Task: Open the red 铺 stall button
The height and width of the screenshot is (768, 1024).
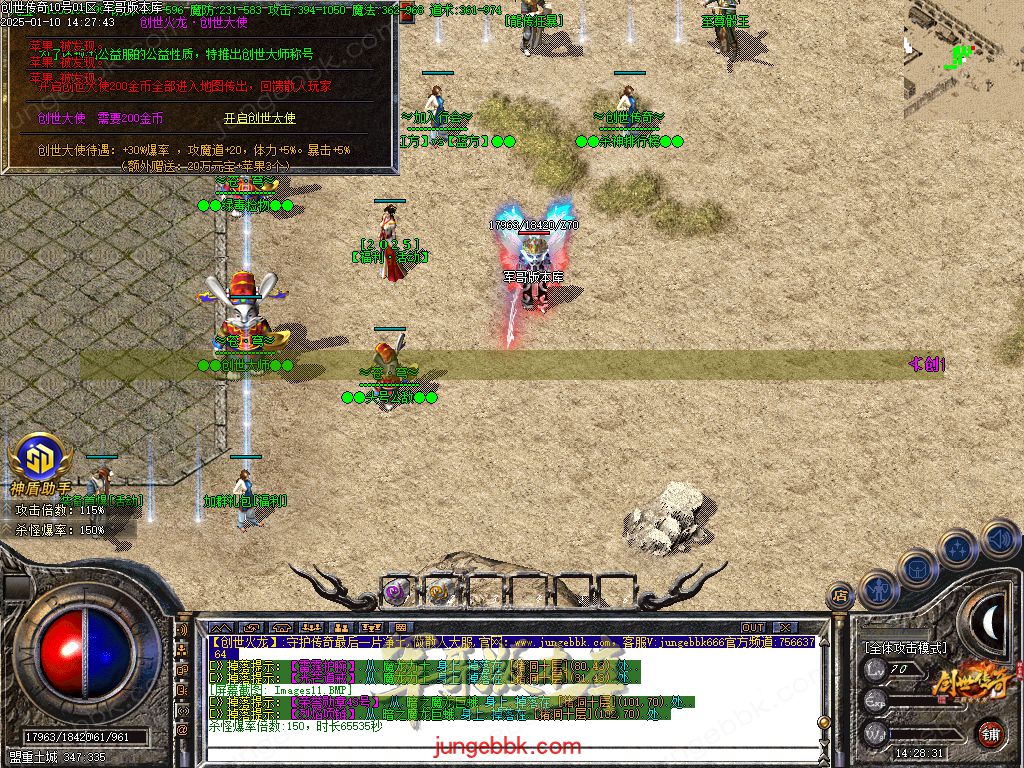Action: pos(990,733)
